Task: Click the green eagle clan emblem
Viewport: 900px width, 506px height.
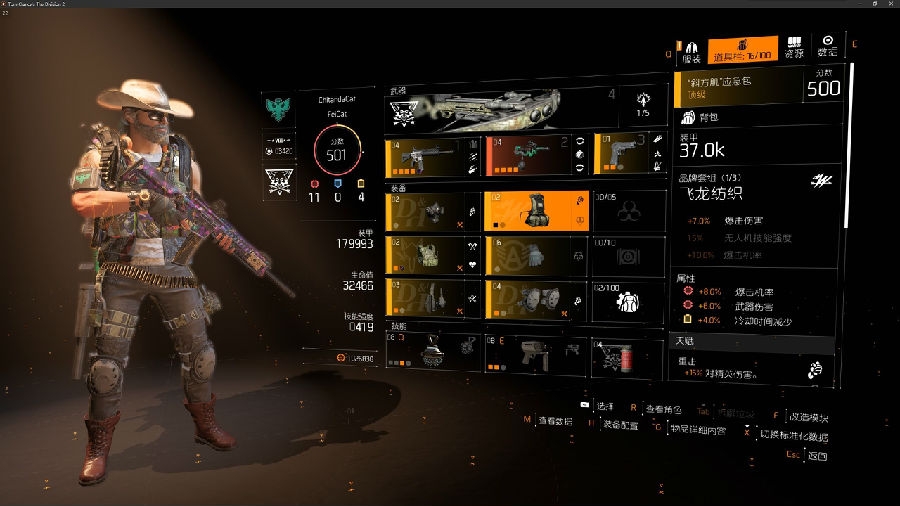Action: tap(277, 105)
